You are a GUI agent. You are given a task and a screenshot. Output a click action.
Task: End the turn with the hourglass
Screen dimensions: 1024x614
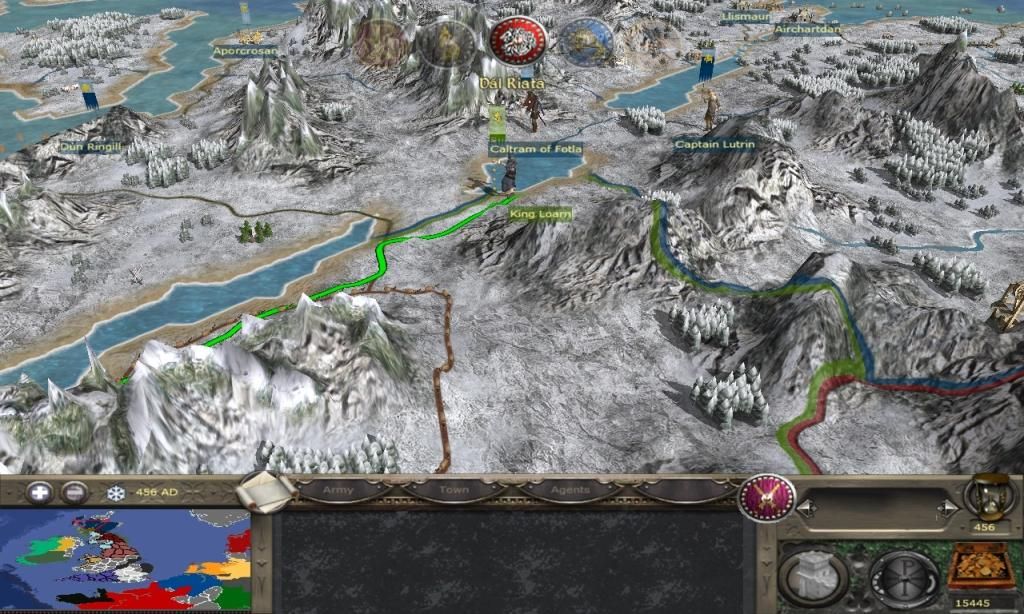pyautogui.click(x=986, y=497)
